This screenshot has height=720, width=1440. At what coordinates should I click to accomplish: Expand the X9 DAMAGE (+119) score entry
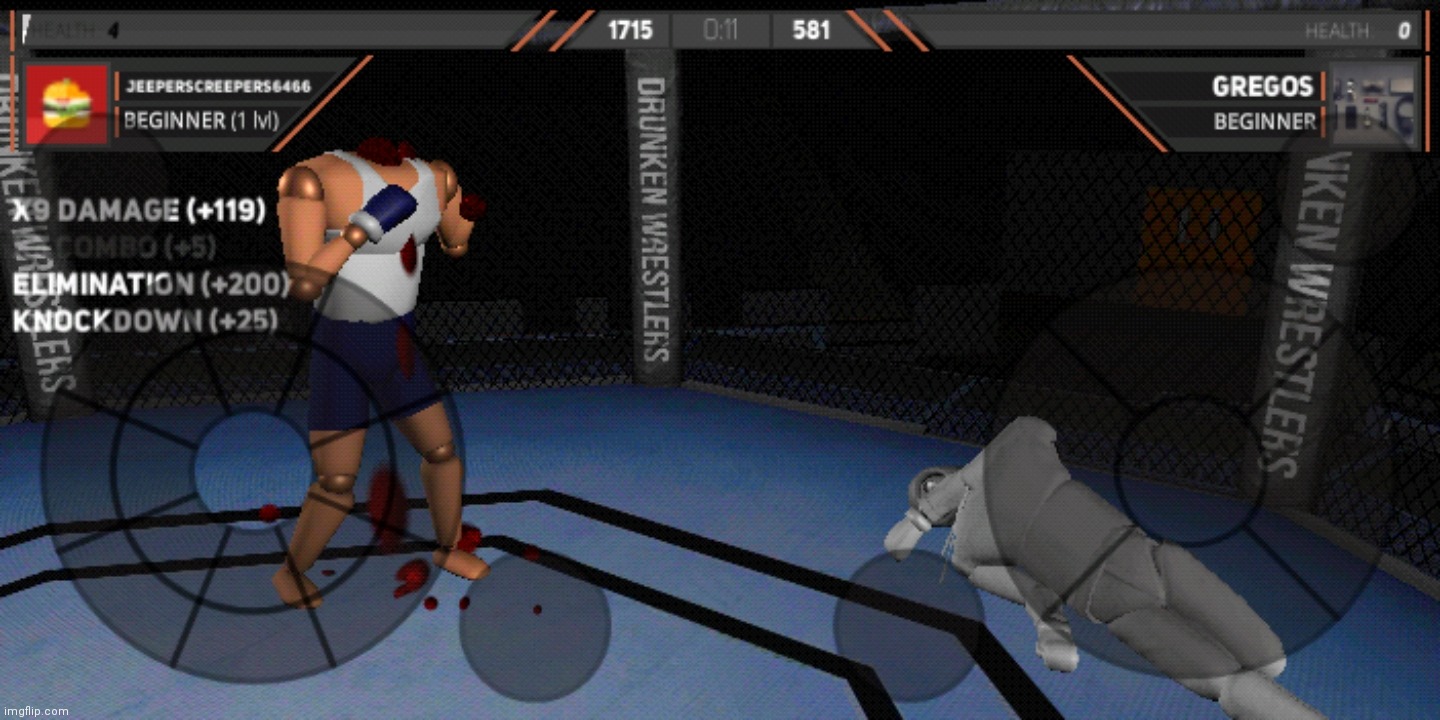pos(137,210)
